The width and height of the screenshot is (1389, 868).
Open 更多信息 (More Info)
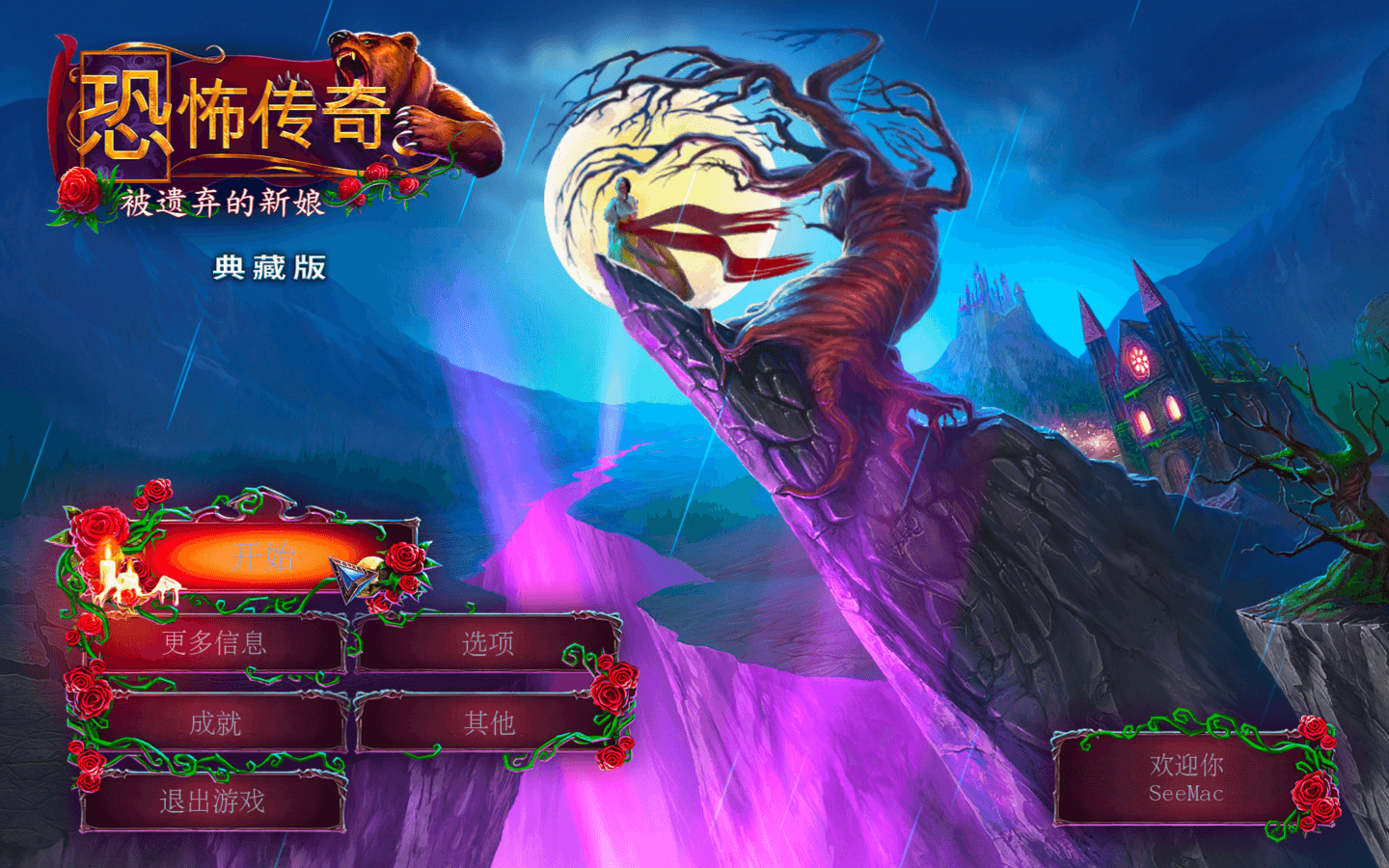pos(214,643)
